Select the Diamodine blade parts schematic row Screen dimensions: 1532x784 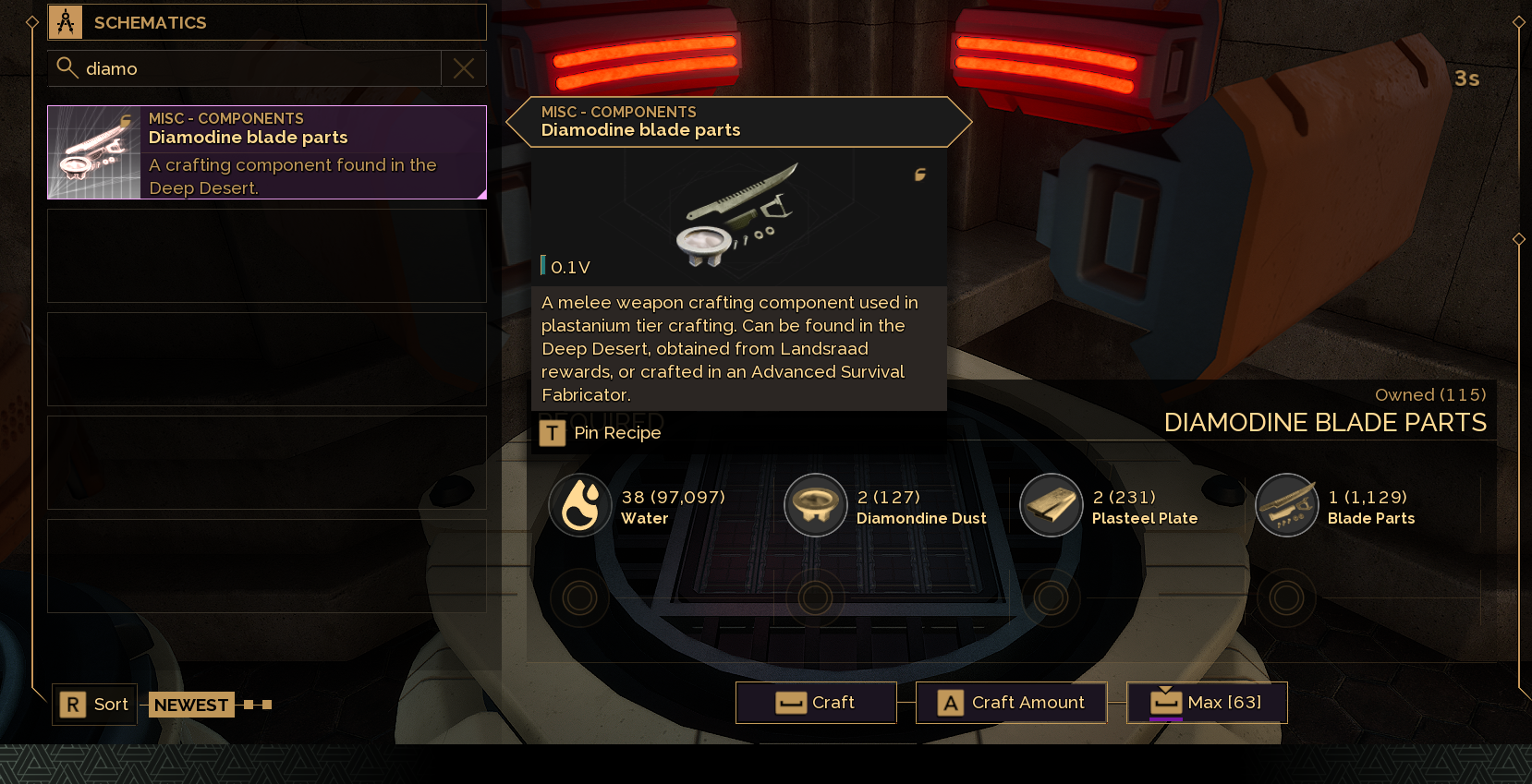[x=267, y=152]
